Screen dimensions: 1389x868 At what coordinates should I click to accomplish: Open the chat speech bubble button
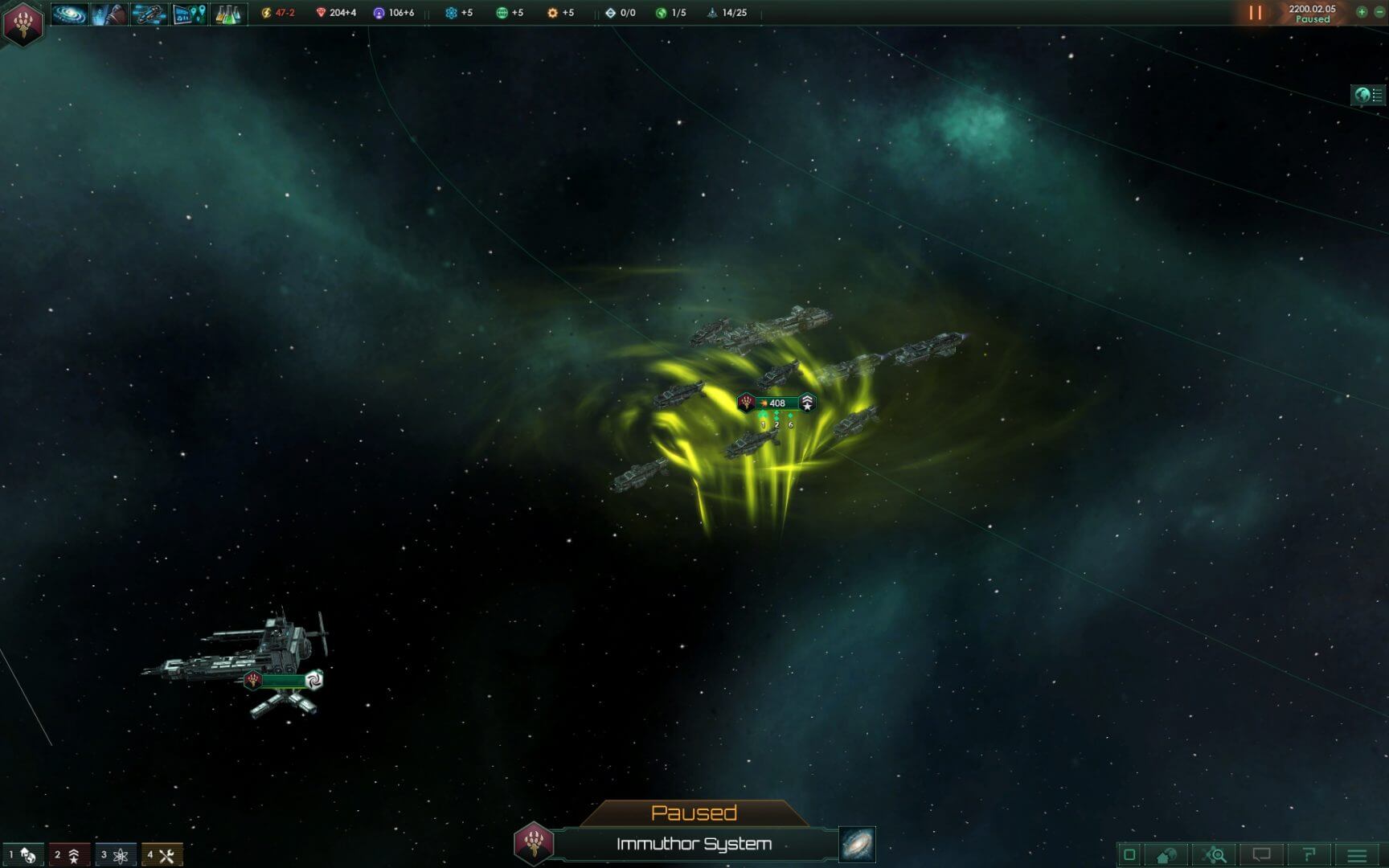1262,855
